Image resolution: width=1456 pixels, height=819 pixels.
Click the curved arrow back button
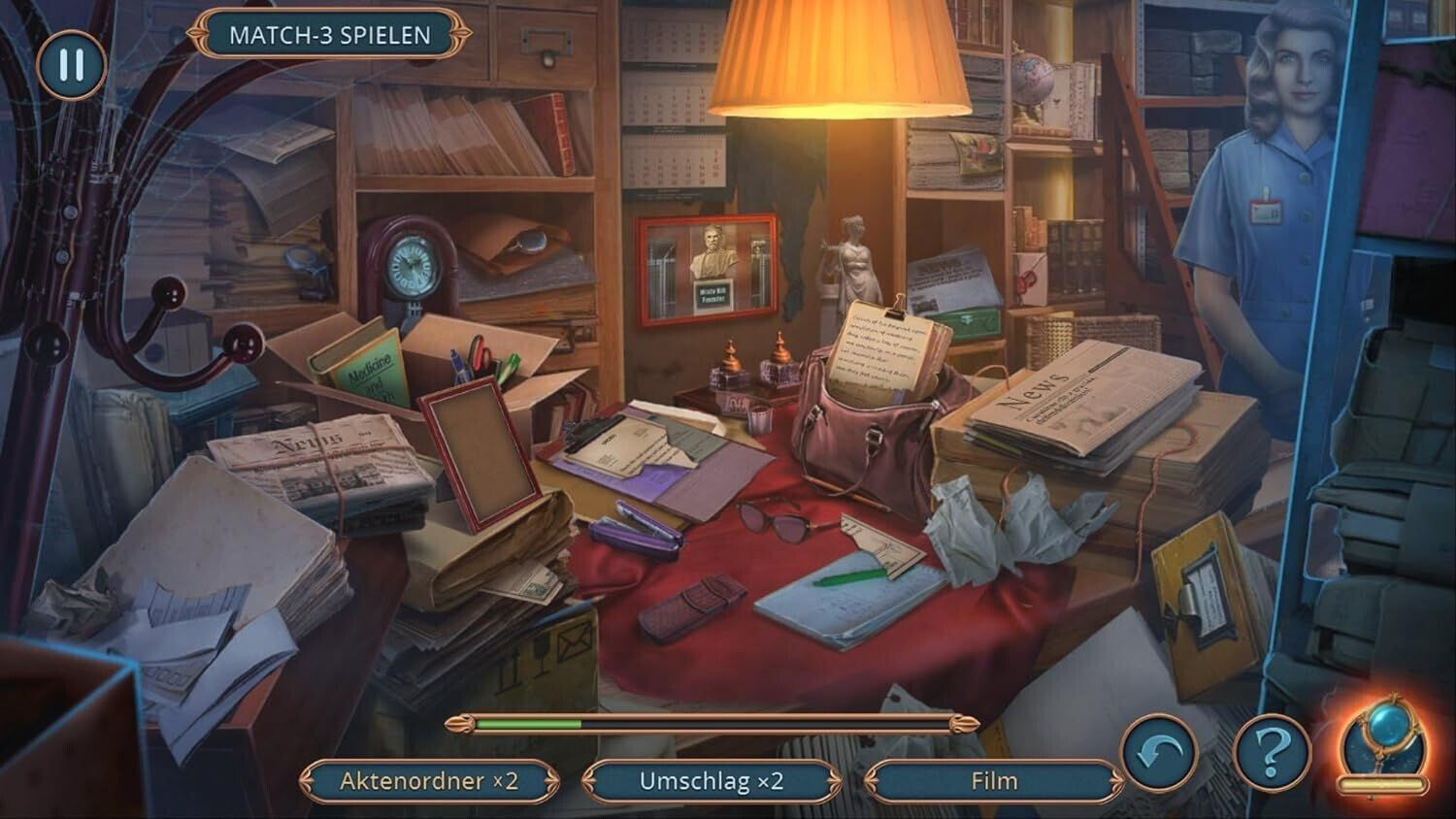[x=1159, y=752]
